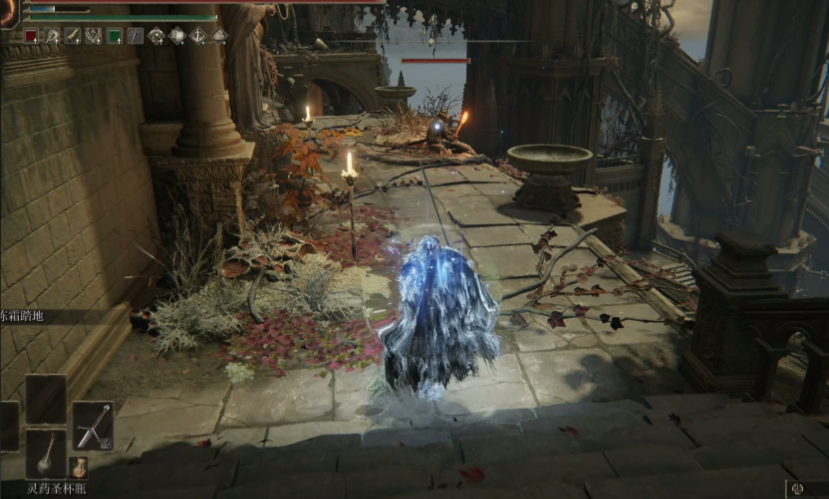Click the yellow horn-shaped buff icon

point(73,36)
